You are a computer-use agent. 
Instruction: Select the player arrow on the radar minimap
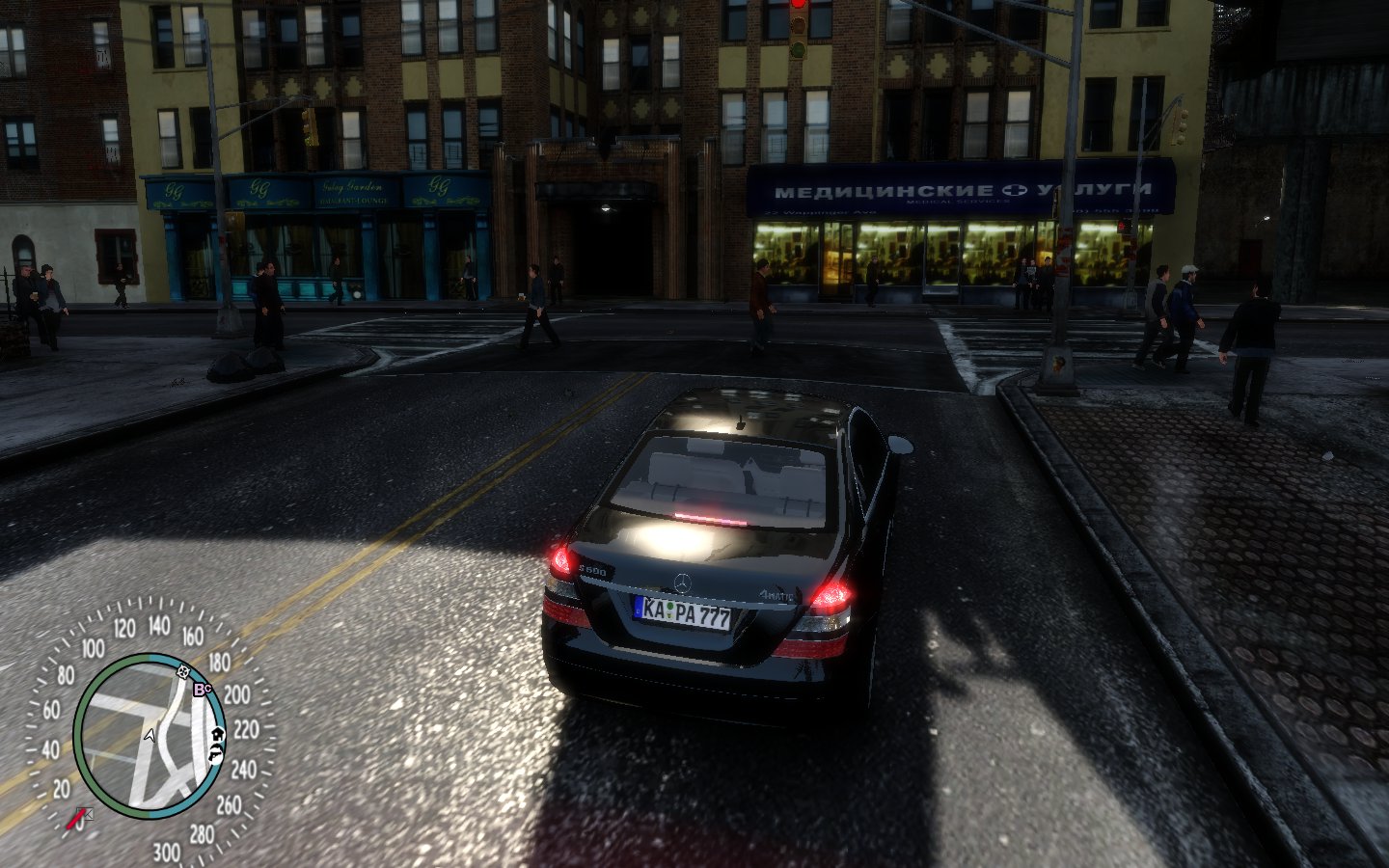pos(150,735)
